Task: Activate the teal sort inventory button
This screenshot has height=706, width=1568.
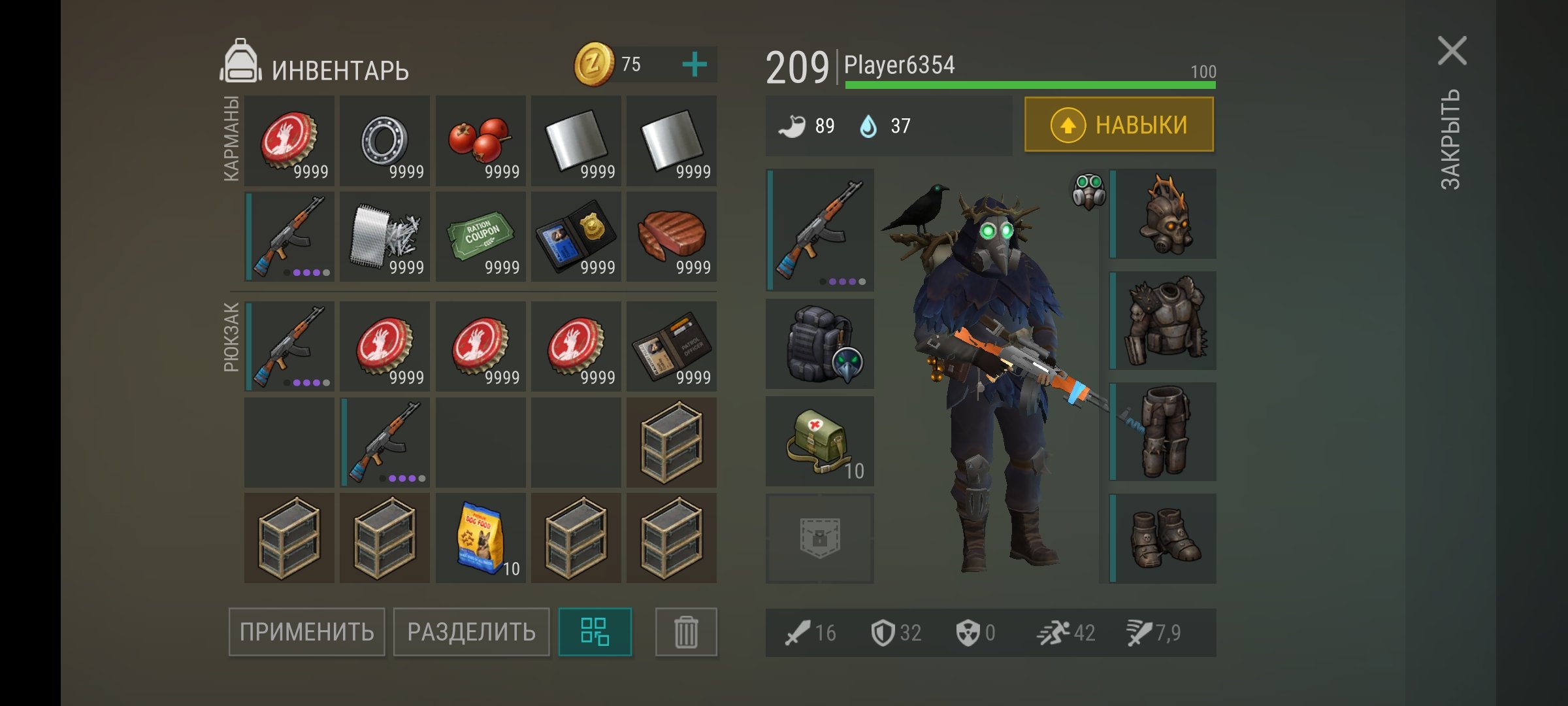Action: 595,632
